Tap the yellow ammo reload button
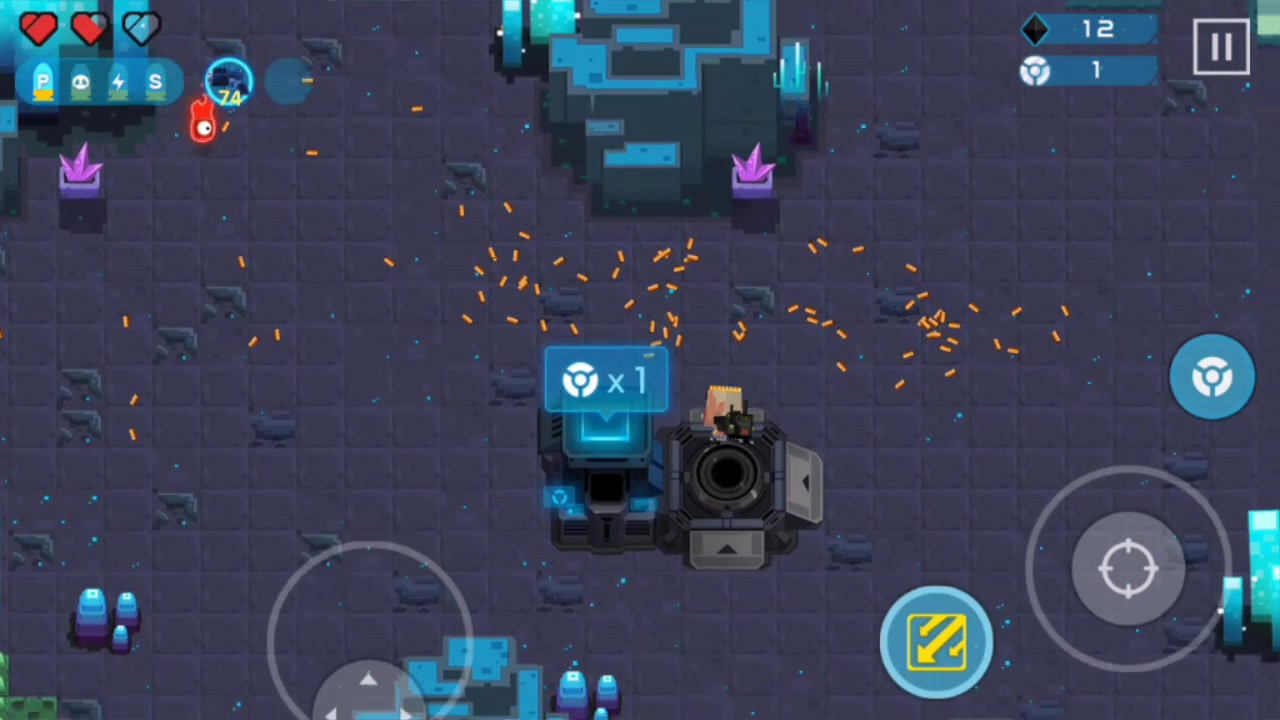This screenshot has width=1280, height=720. pyautogui.click(x=936, y=641)
